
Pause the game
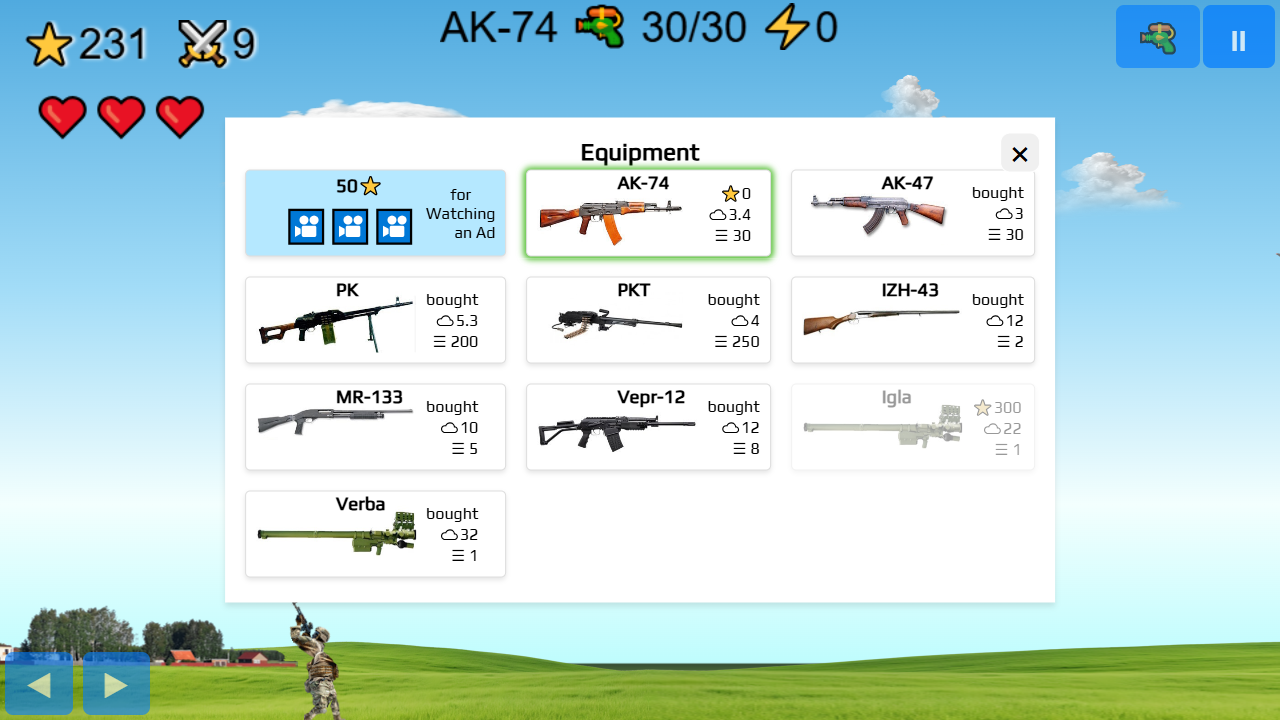point(1238,36)
